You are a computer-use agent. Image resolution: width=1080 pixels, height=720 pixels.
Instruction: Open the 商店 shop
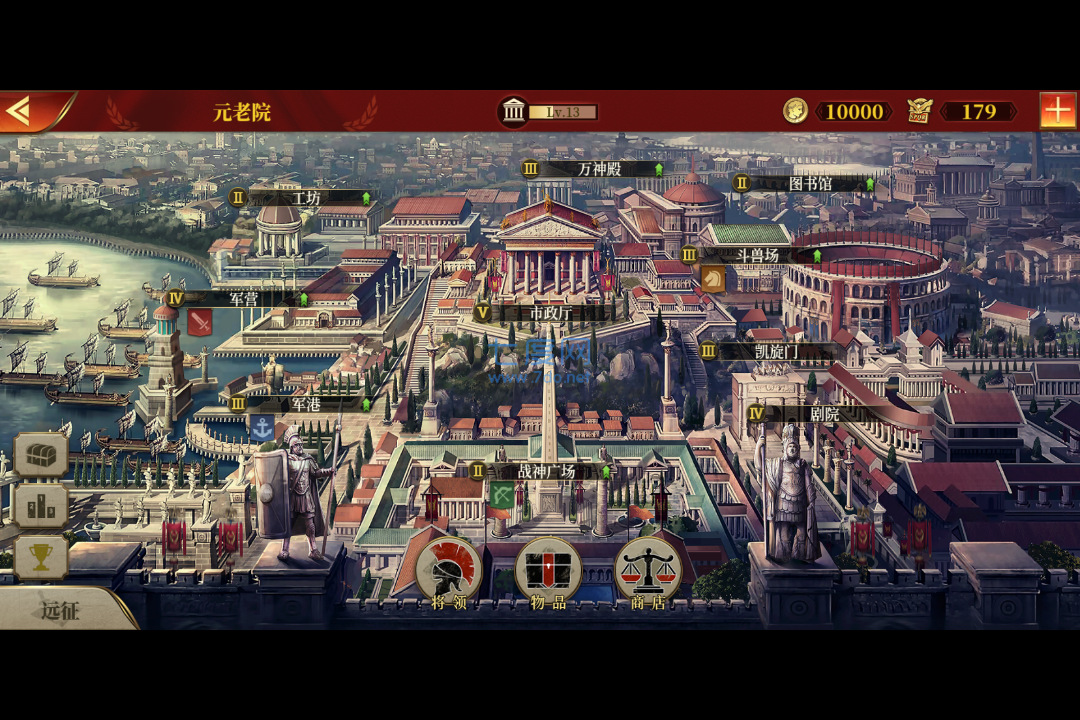648,572
